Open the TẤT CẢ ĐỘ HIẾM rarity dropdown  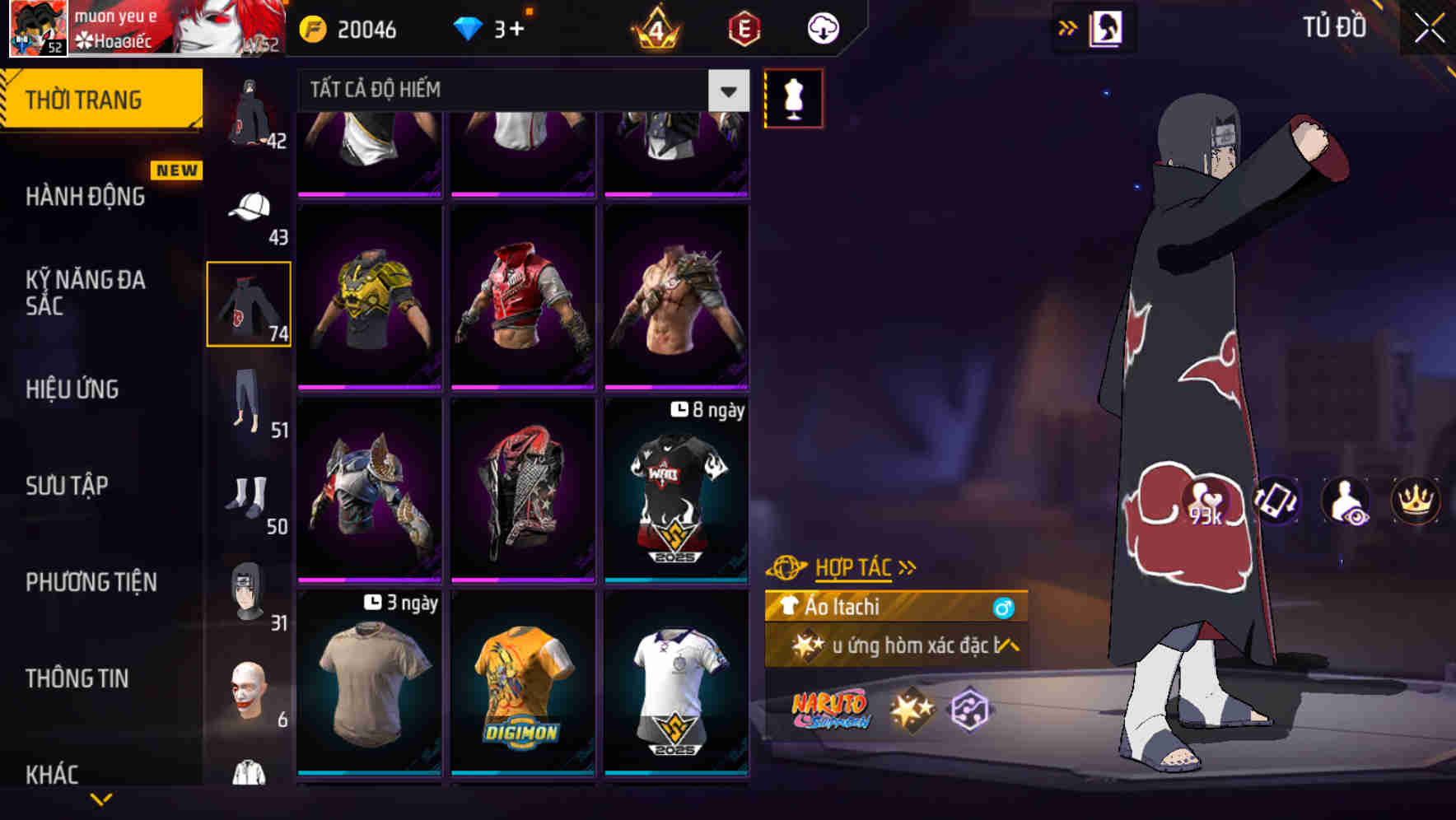click(726, 91)
